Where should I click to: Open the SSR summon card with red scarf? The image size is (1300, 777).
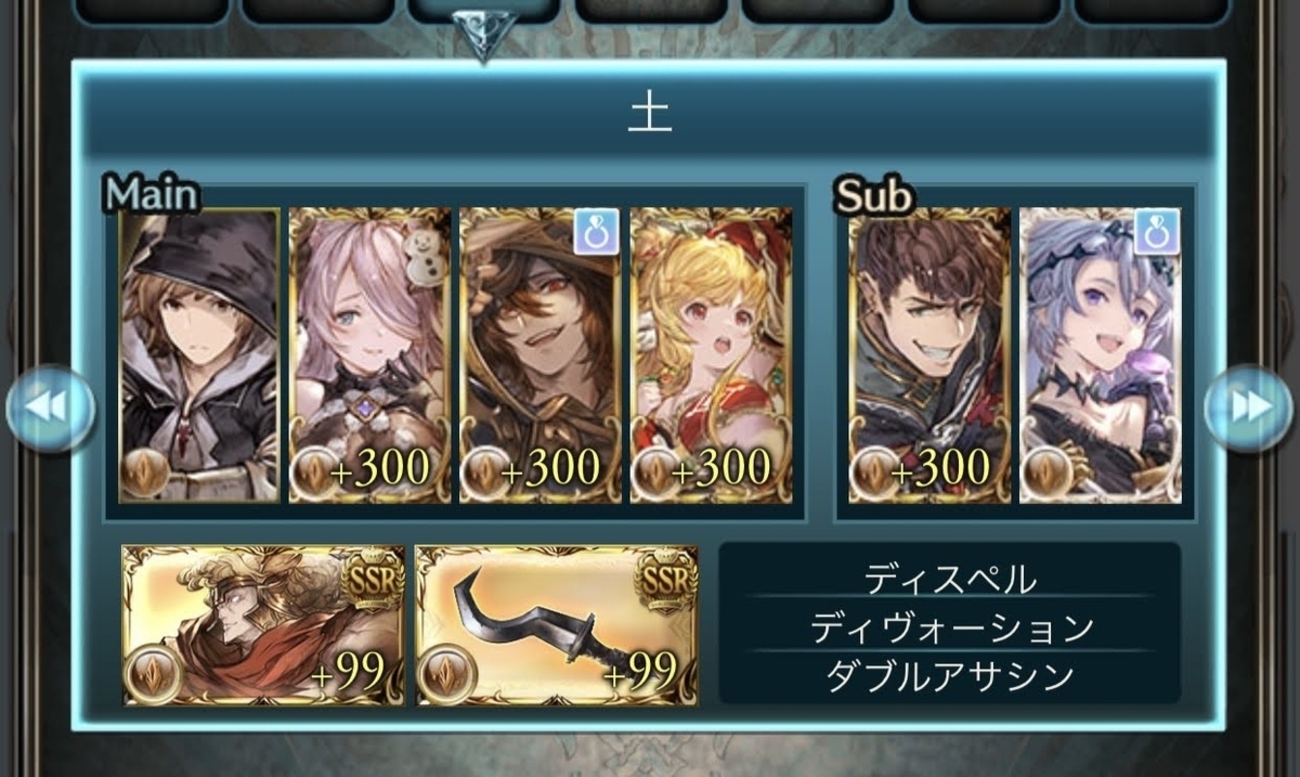[x=264, y=625]
